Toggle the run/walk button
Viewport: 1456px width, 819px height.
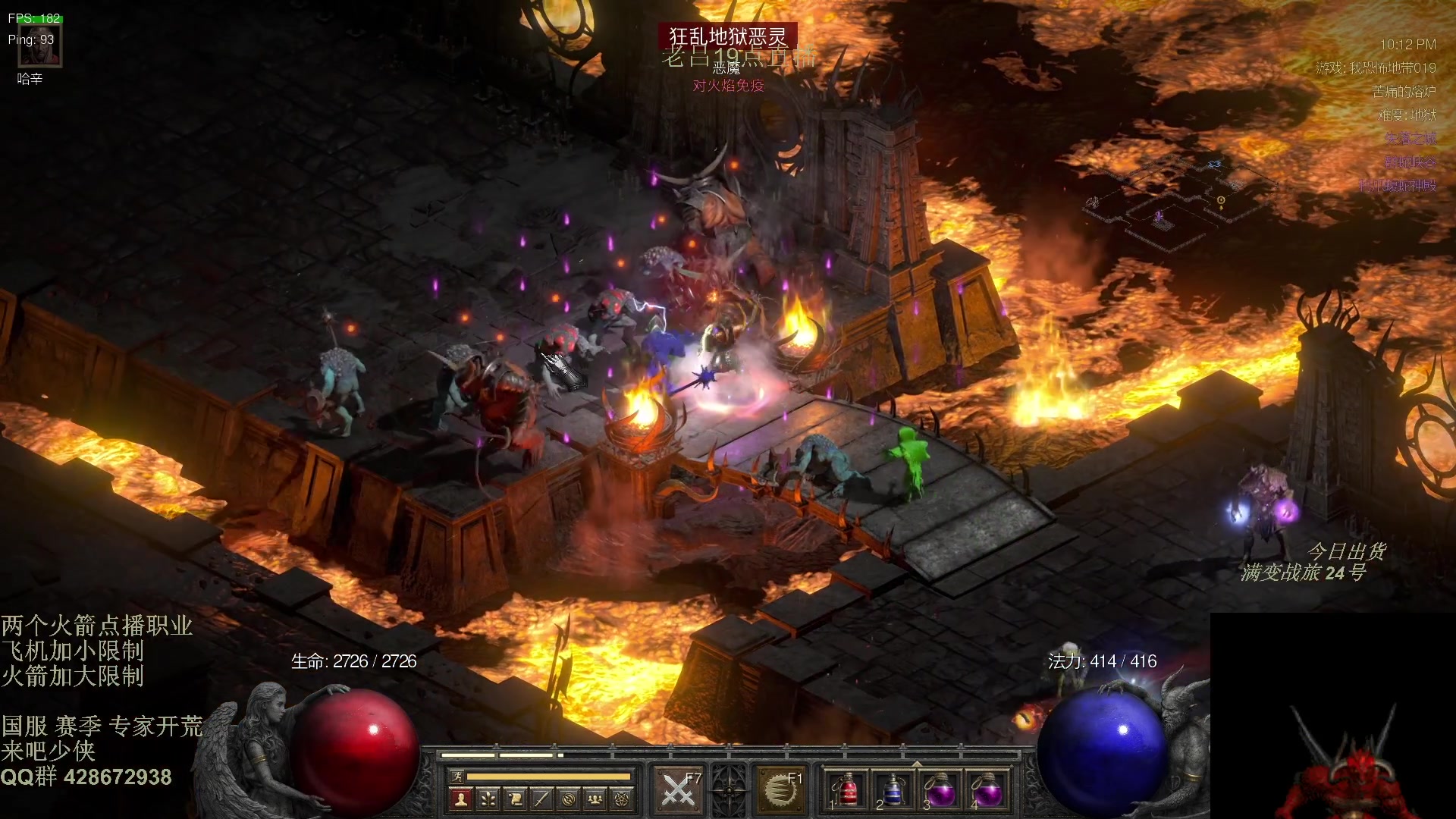tap(457, 777)
